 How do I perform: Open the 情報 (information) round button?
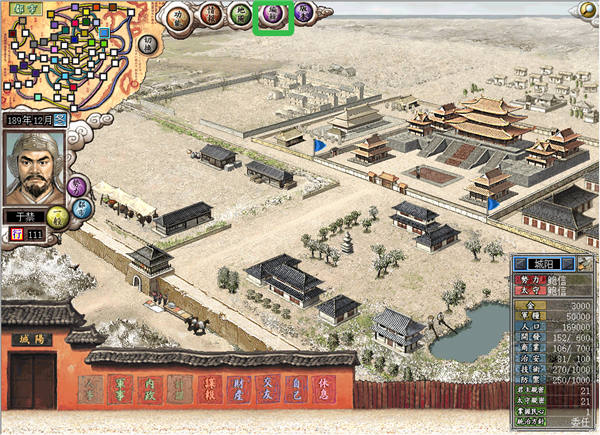pyautogui.click(x=210, y=17)
